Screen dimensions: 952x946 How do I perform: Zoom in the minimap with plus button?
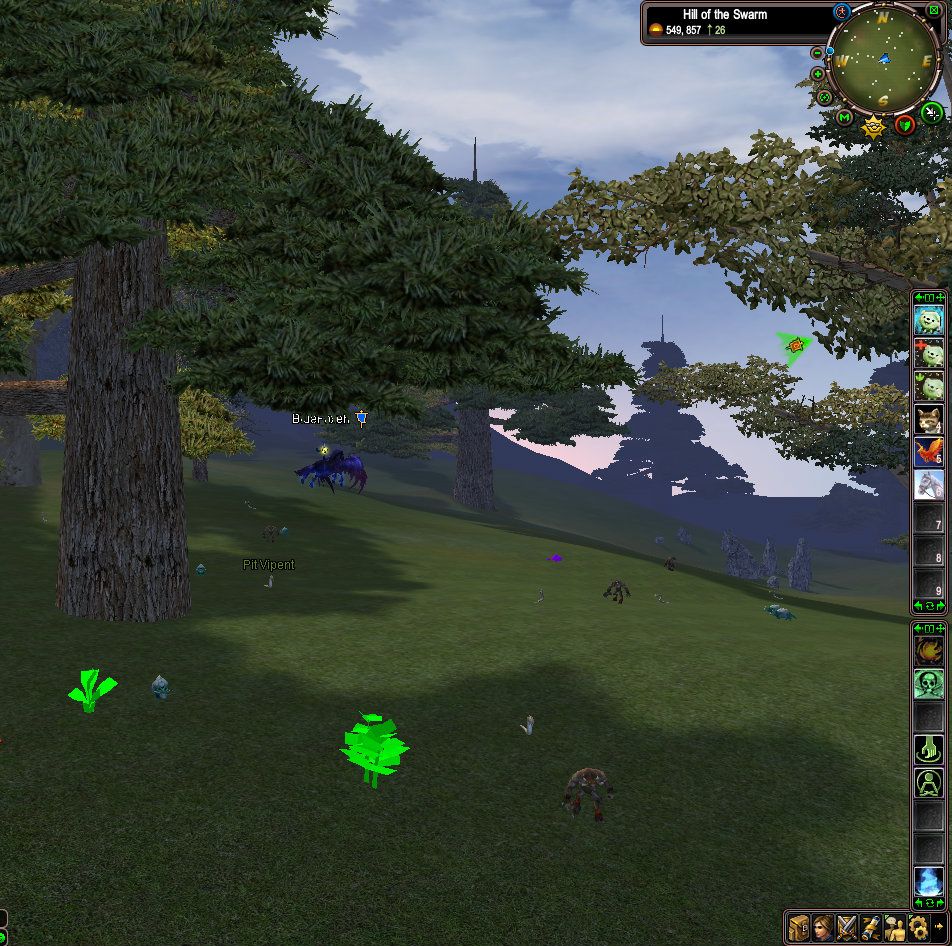(818, 74)
